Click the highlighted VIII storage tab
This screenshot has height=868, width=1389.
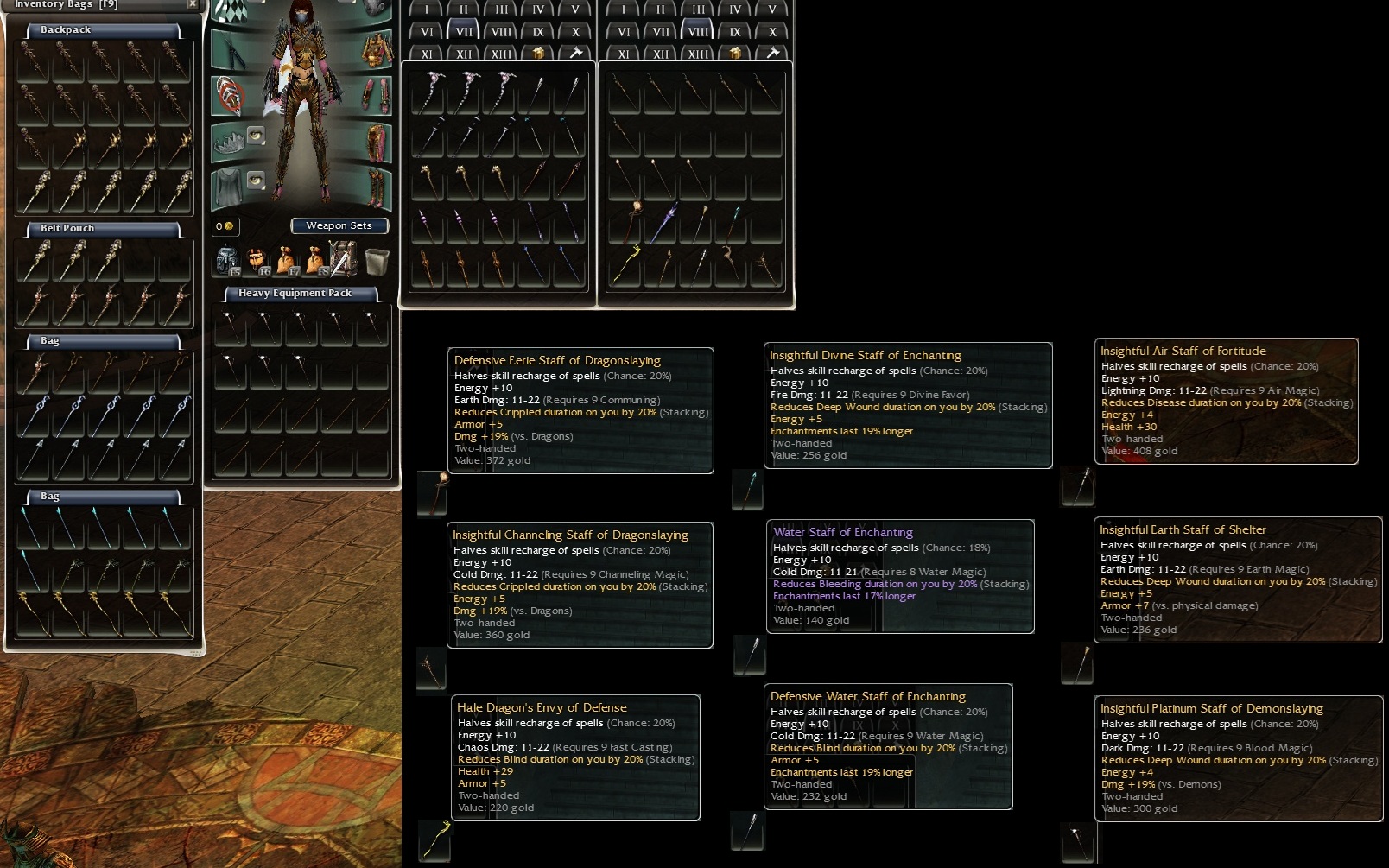[698, 32]
